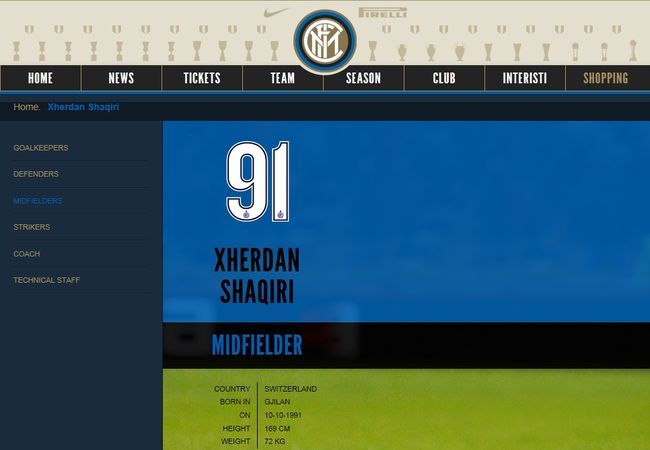This screenshot has width=650, height=450.
Task: Click the Home breadcrumb link
Action: (26, 106)
